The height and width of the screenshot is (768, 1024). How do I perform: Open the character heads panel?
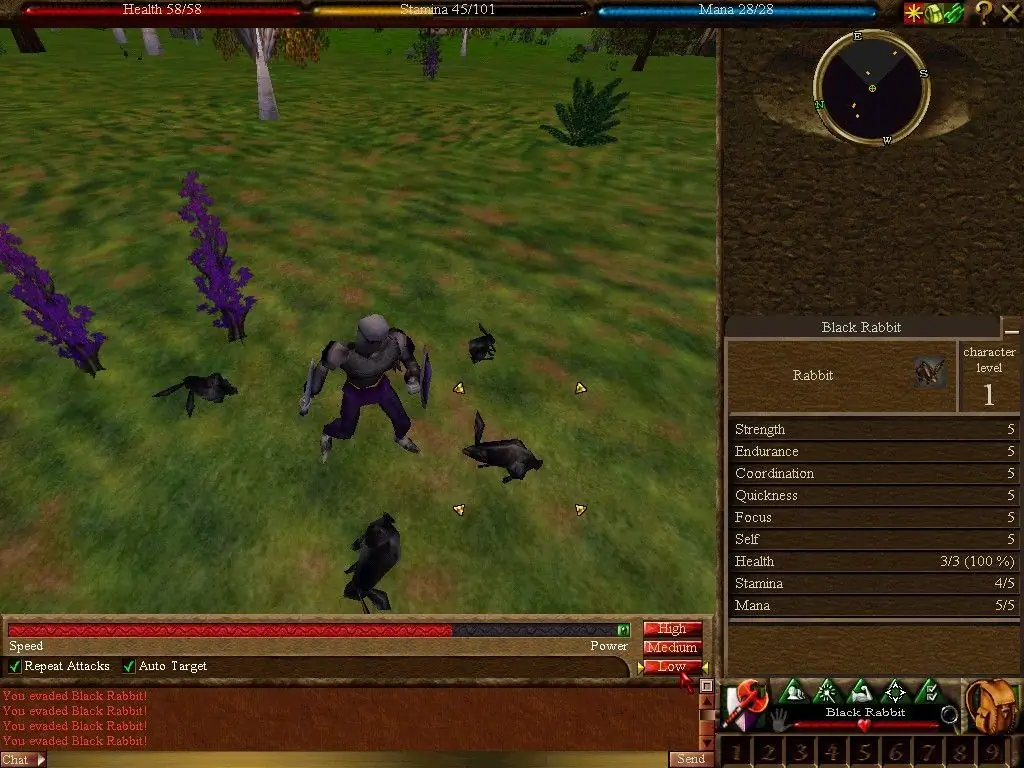point(792,691)
